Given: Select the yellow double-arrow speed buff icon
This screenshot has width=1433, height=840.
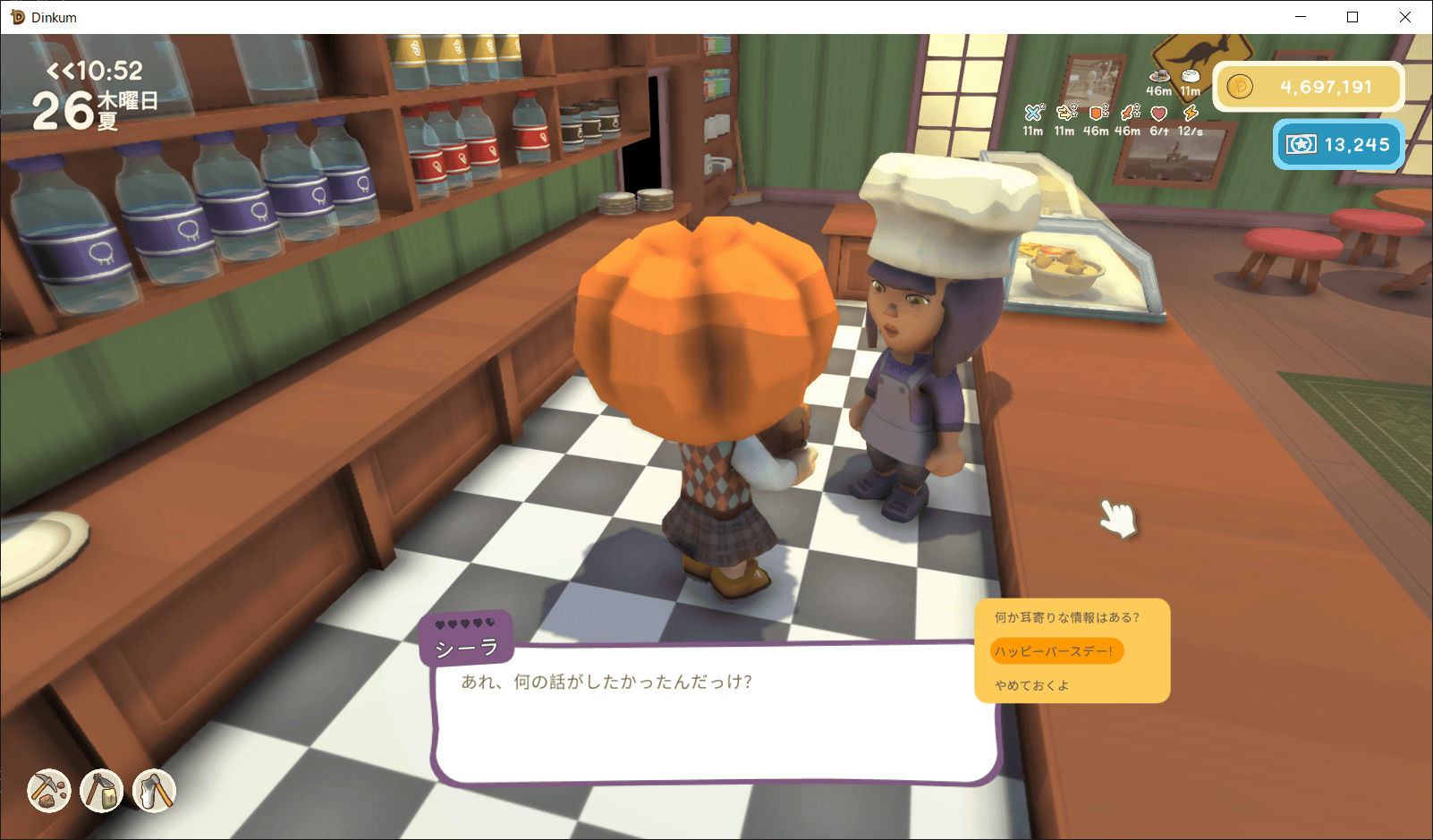Looking at the screenshot, I should coord(1066,113).
